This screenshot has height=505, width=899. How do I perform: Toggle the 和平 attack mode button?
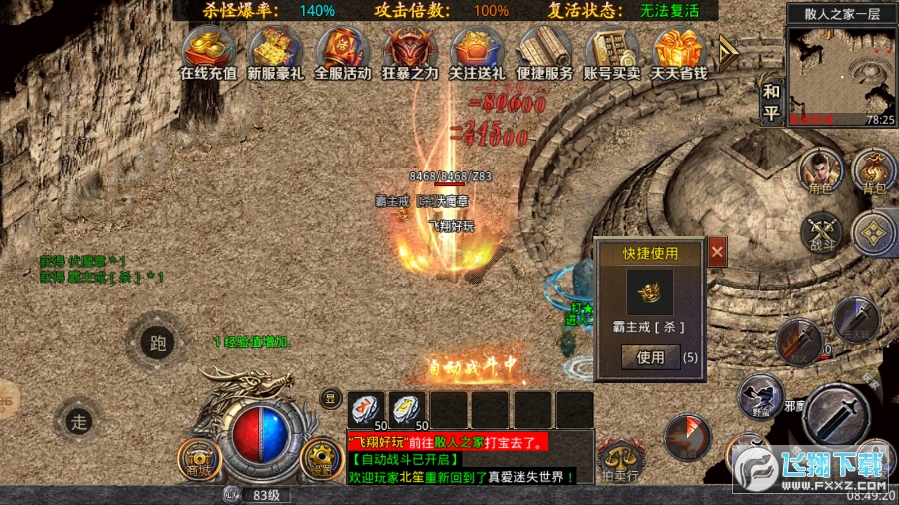(x=771, y=101)
